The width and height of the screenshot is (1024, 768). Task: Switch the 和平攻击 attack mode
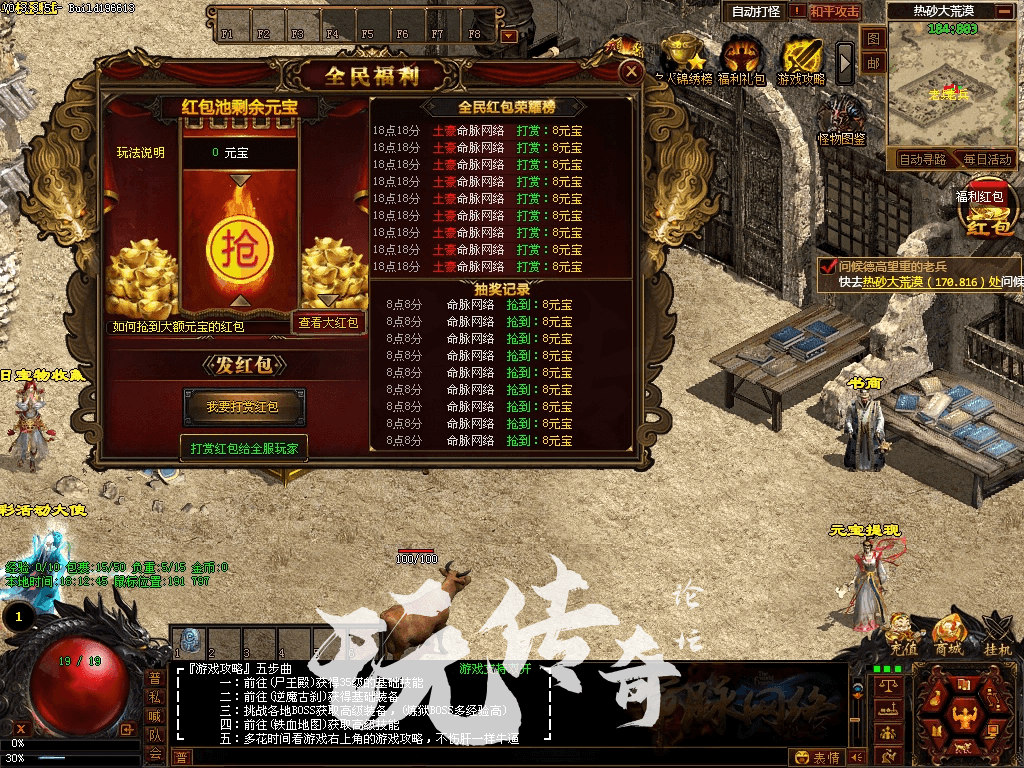(834, 12)
